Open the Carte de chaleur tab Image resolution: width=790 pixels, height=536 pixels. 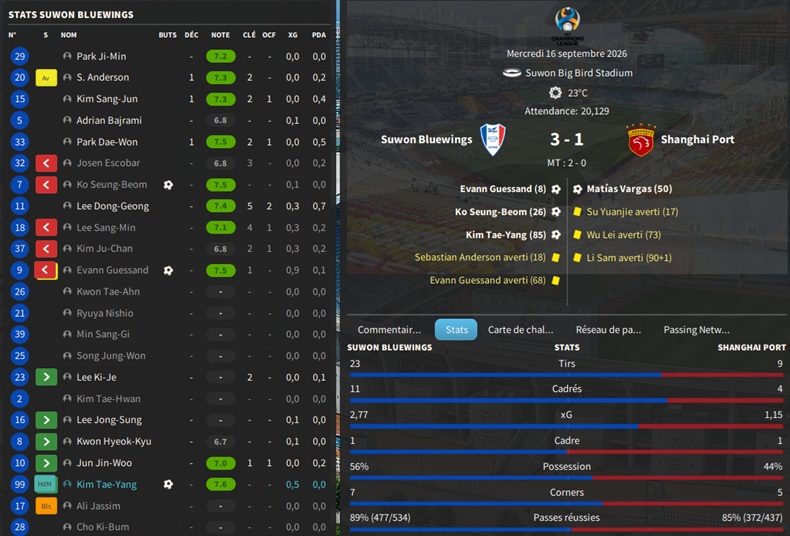520,329
